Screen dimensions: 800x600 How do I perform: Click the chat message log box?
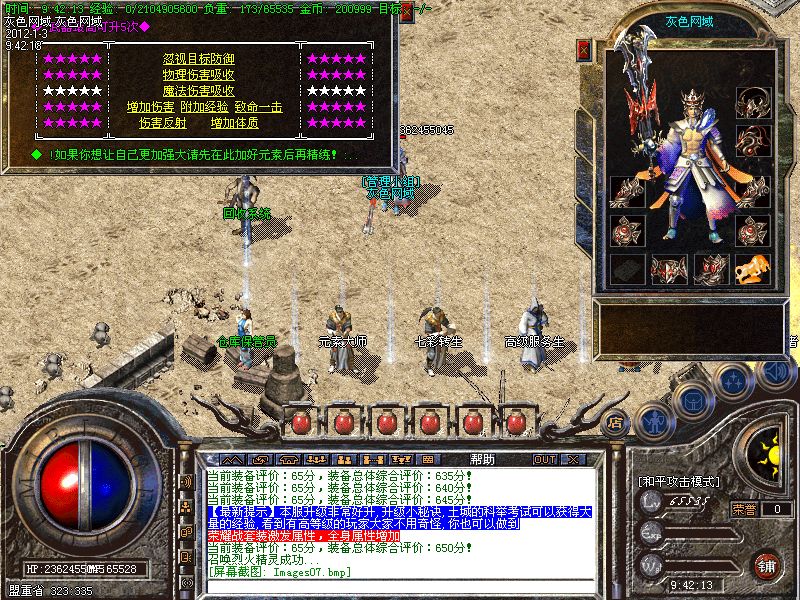point(398,522)
